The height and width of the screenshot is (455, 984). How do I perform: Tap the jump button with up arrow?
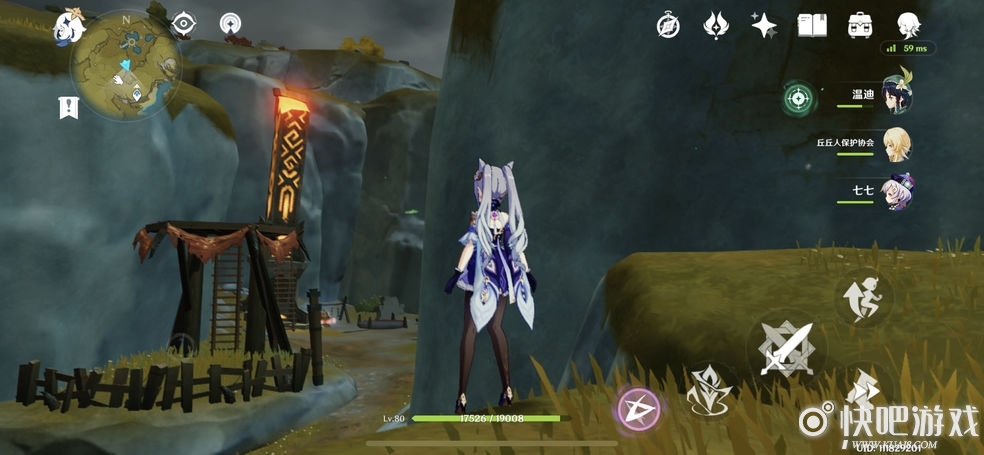click(863, 297)
